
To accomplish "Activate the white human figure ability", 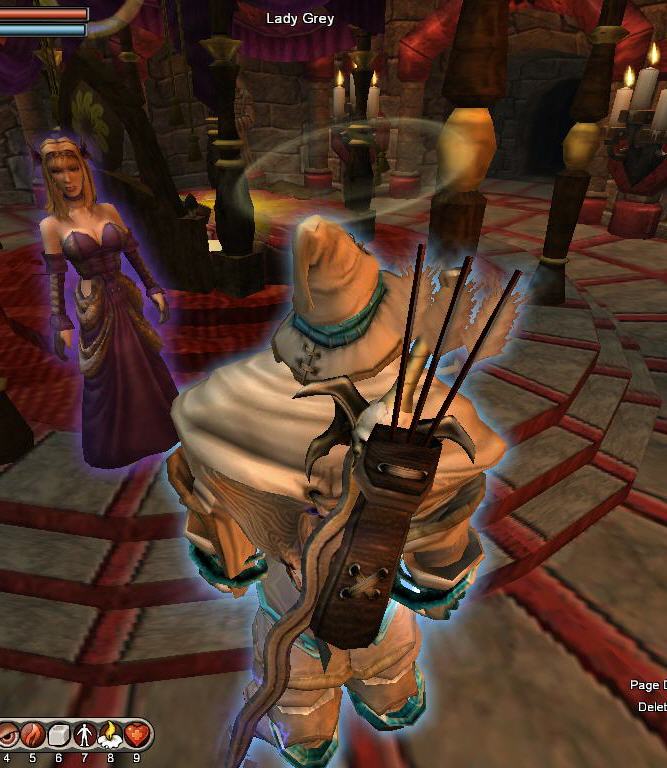I will [x=84, y=736].
